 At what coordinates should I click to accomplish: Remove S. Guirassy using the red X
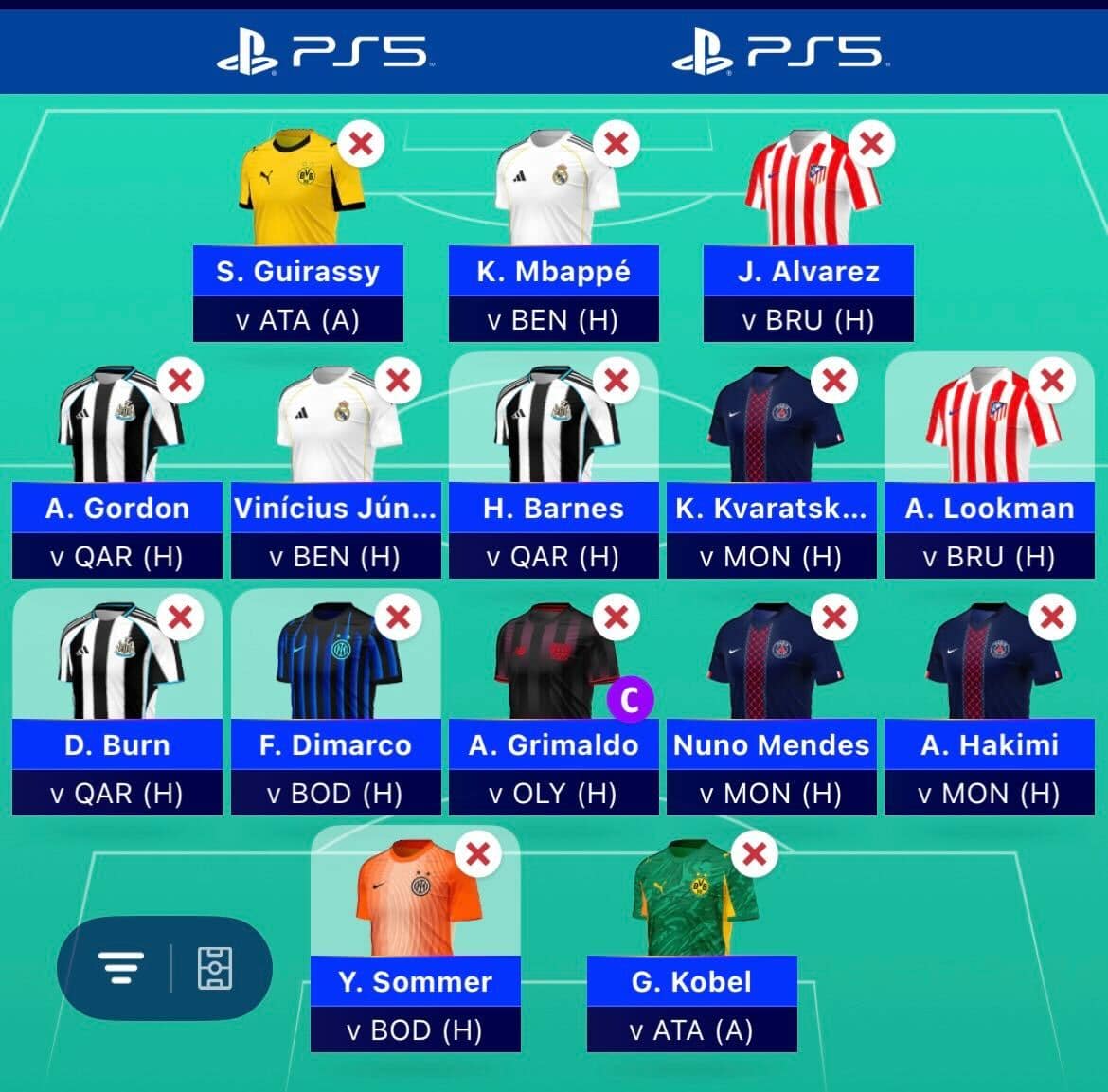coord(361,145)
